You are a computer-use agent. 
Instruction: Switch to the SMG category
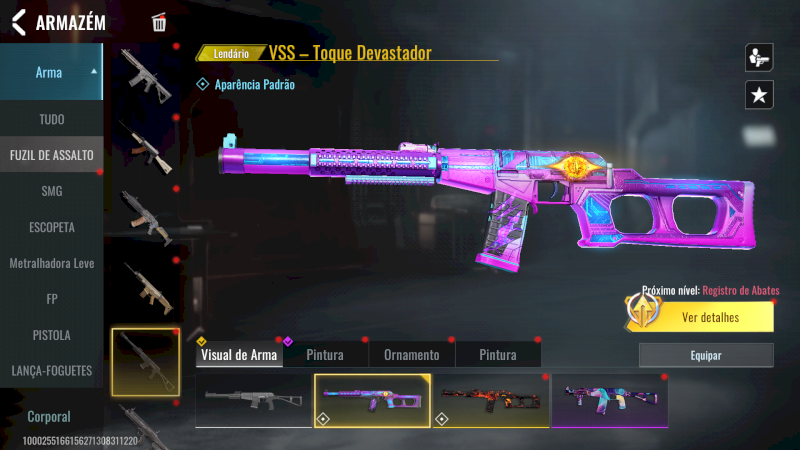click(51, 191)
